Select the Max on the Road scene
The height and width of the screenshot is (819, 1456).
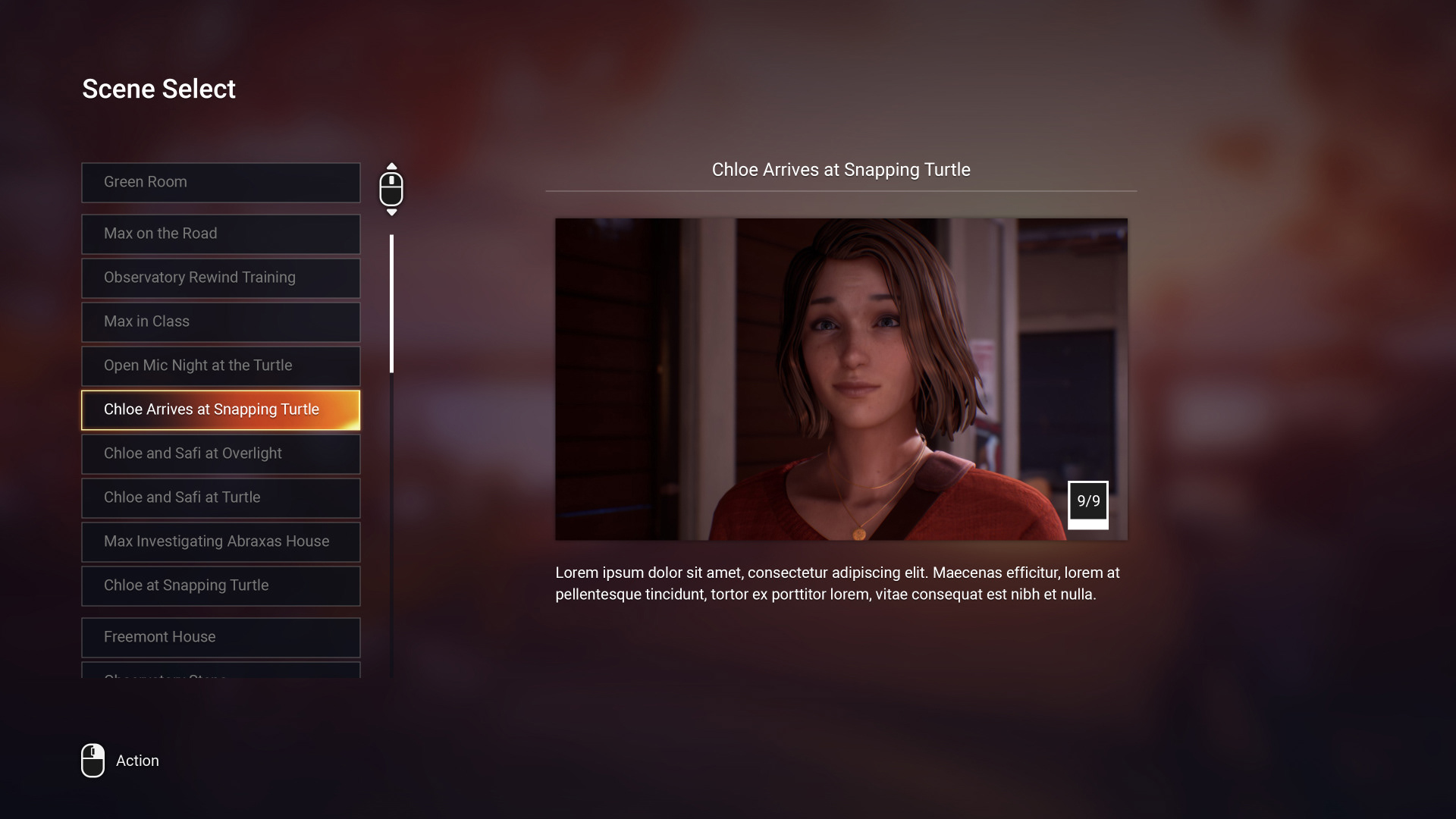[220, 234]
